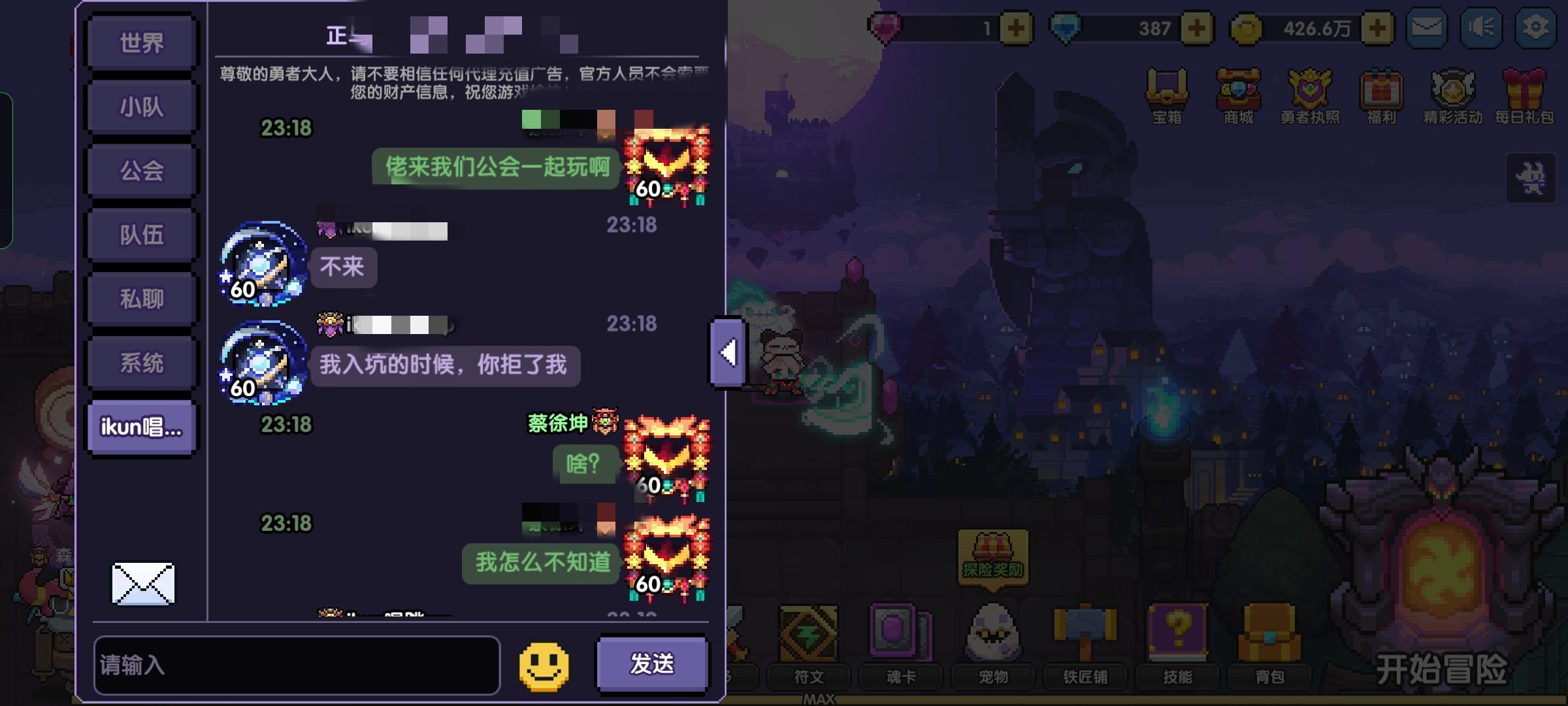Viewport: 1568px width, 706px height.
Task: Switch to the 世界 chat tab
Action: 141,42
